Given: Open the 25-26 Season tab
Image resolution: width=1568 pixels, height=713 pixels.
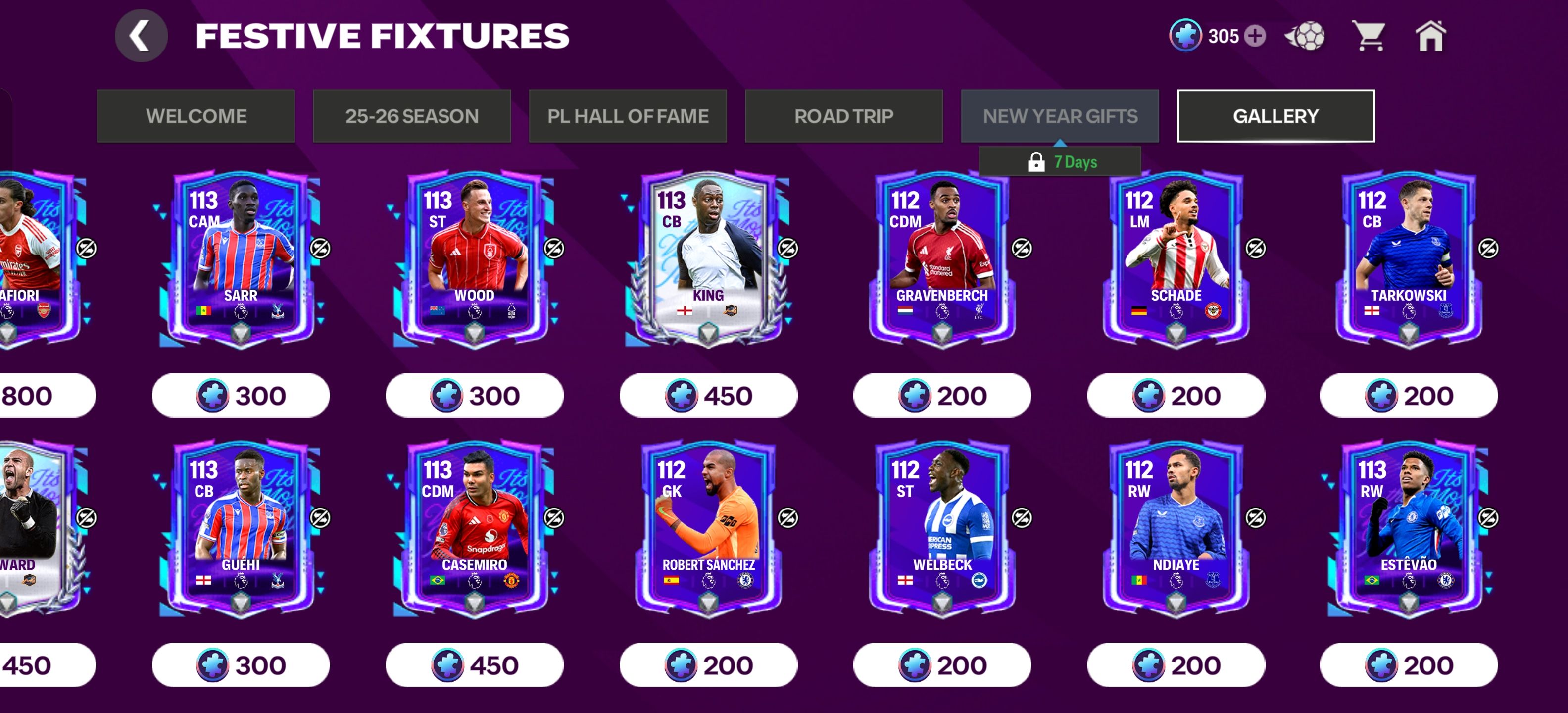Looking at the screenshot, I should click(411, 116).
